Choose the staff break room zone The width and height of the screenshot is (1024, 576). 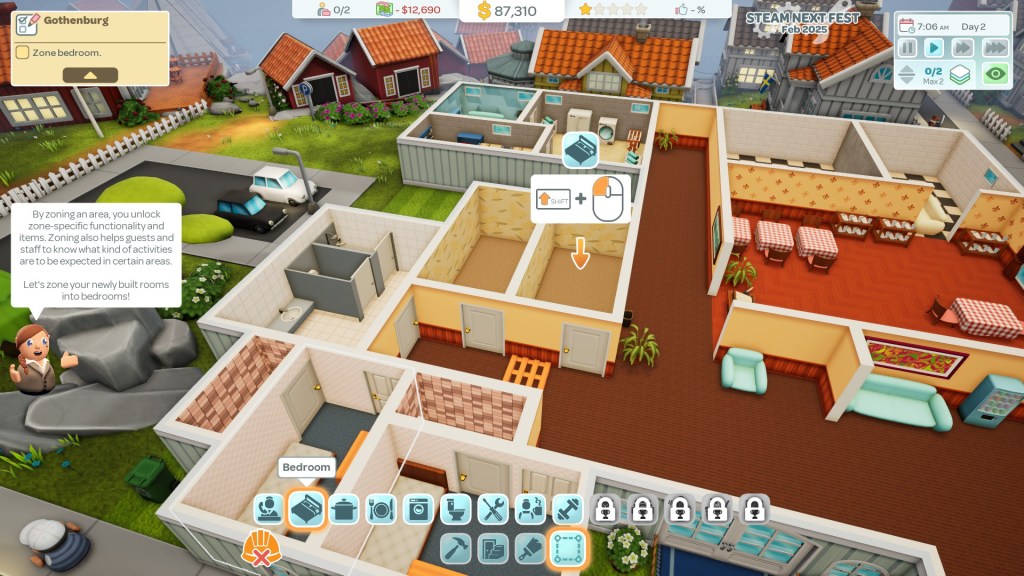coord(530,509)
